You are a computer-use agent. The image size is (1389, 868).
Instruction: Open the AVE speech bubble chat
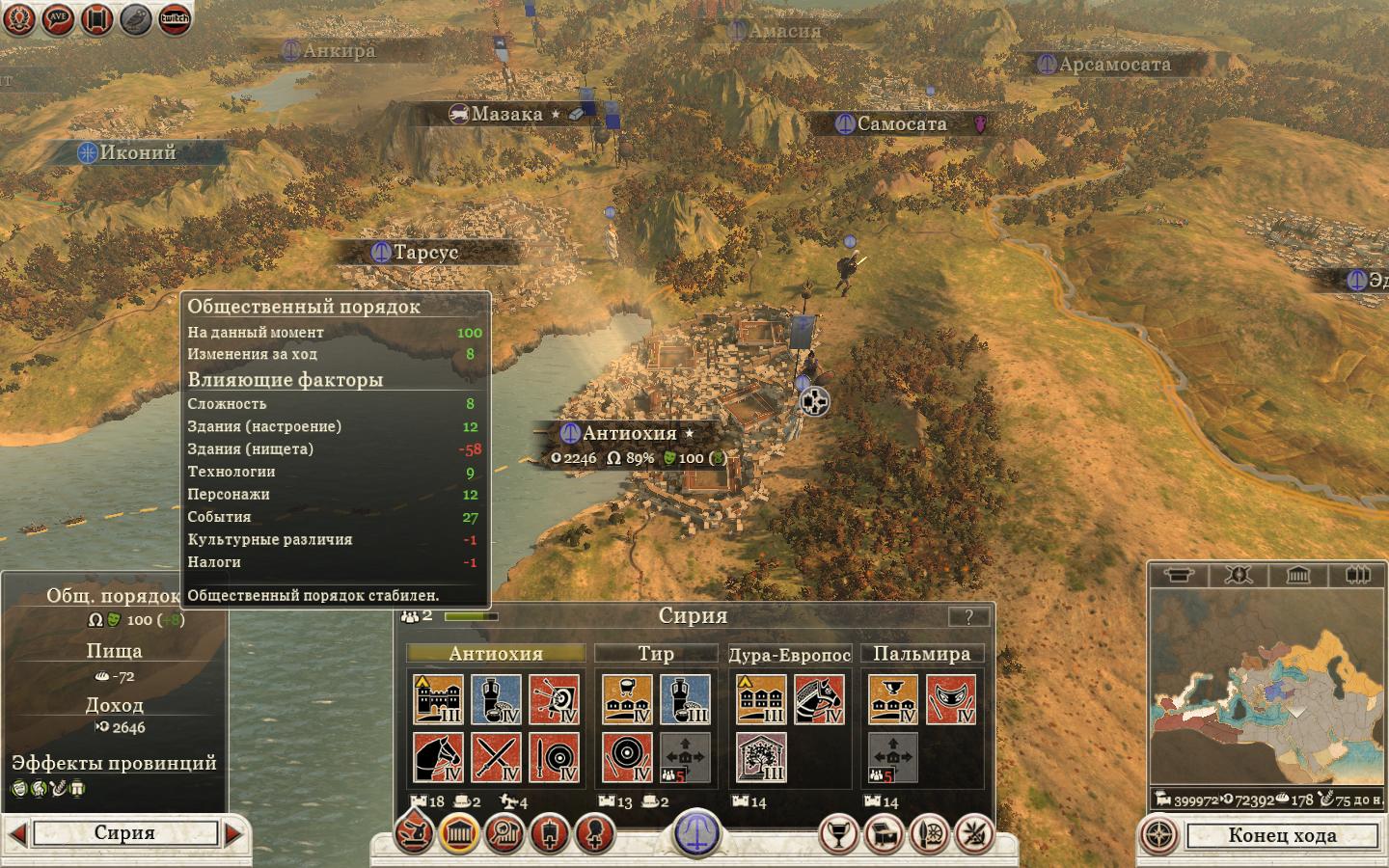pos(58,17)
